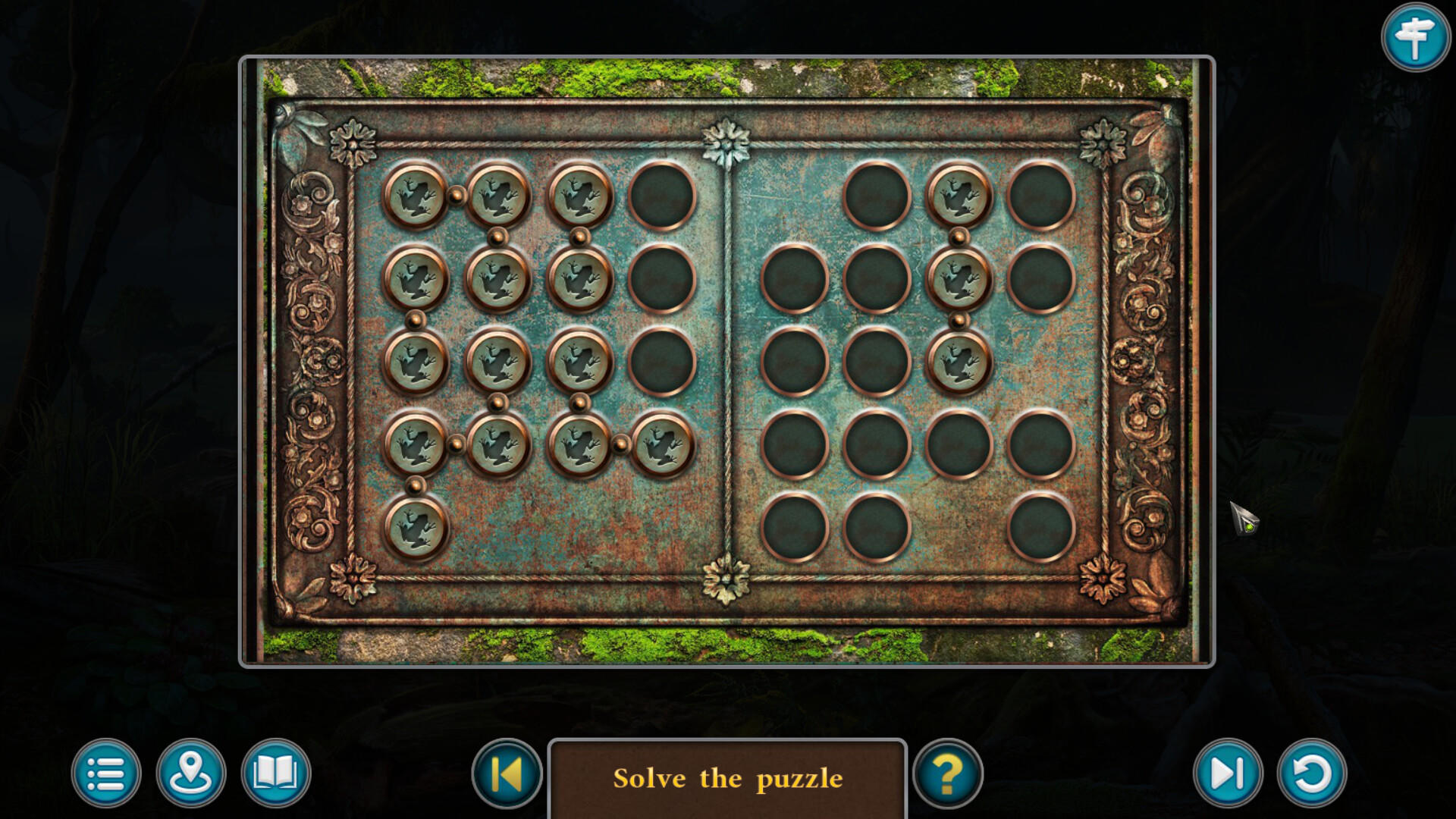1456x819 pixels.
Task: Click the Solve the puzzle banner
Action: pyautogui.click(x=728, y=777)
